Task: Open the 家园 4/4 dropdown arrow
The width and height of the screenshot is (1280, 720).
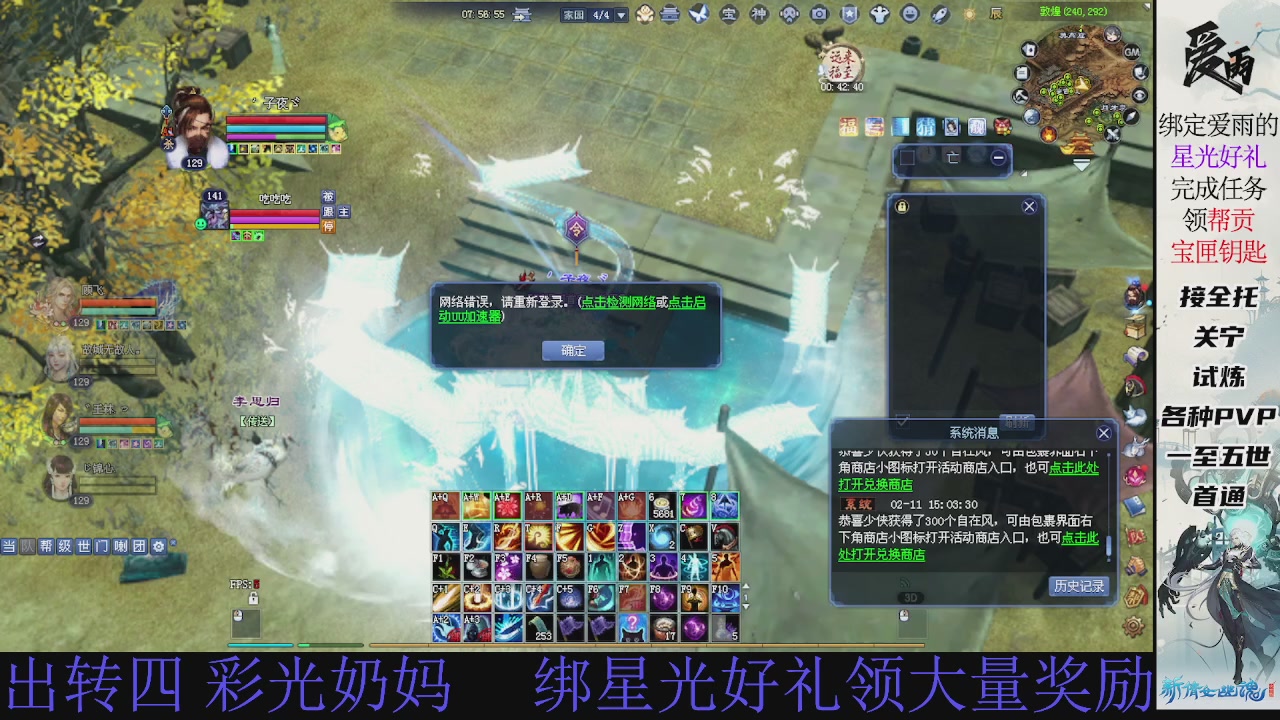Action: click(620, 15)
